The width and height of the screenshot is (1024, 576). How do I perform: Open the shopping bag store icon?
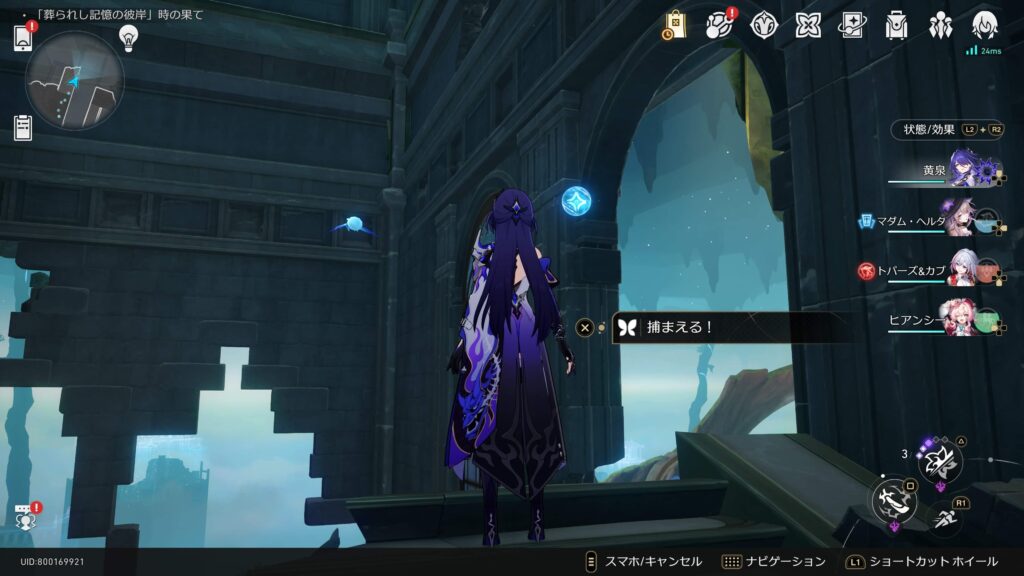(x=675, y=25)
